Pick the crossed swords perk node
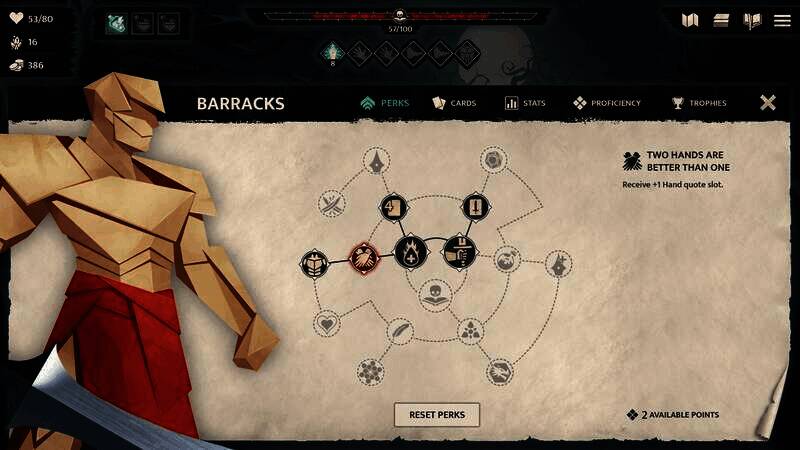The height and width of the screenshot is (450, 800). [x=332, y=204]
